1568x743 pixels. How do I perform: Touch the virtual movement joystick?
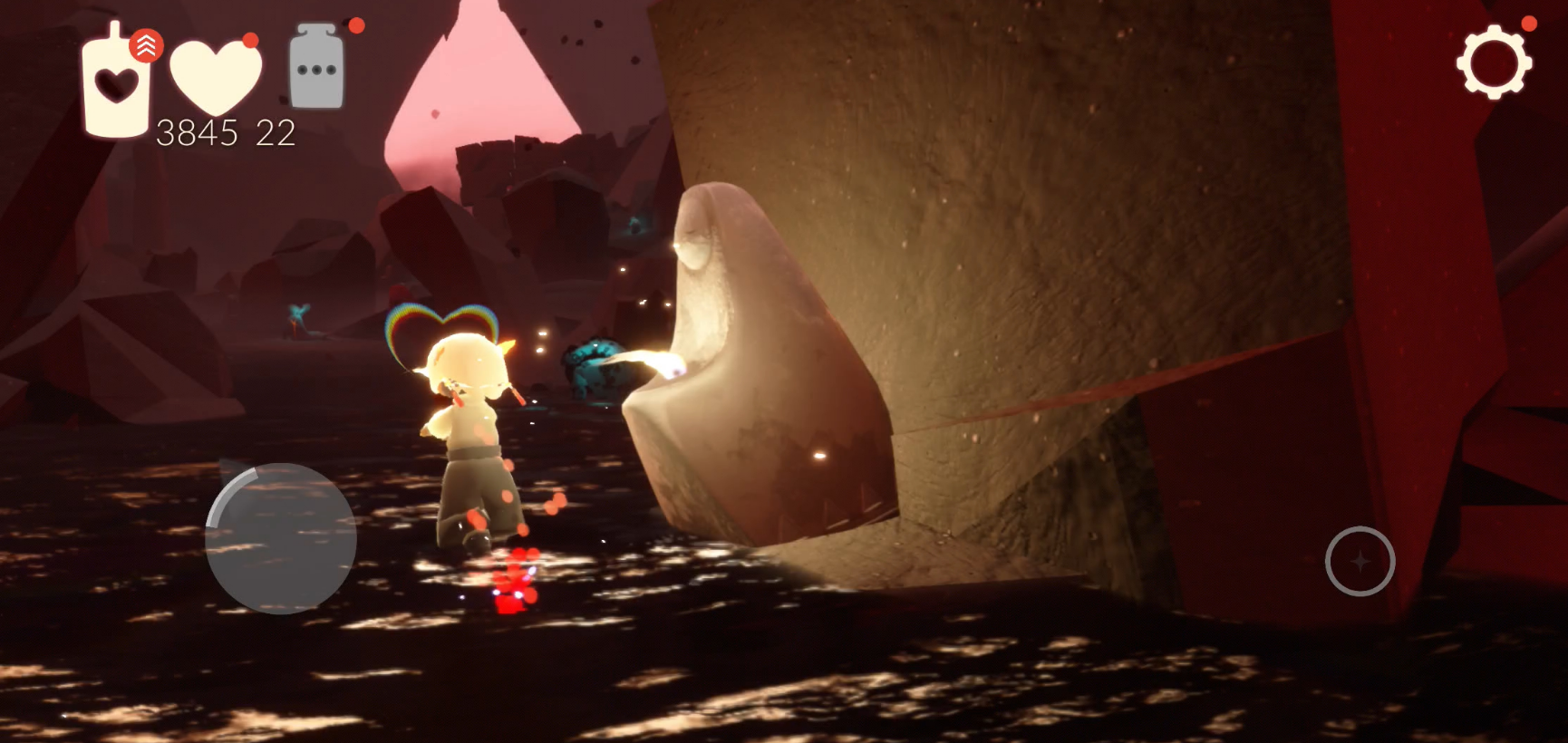point(280,538)
